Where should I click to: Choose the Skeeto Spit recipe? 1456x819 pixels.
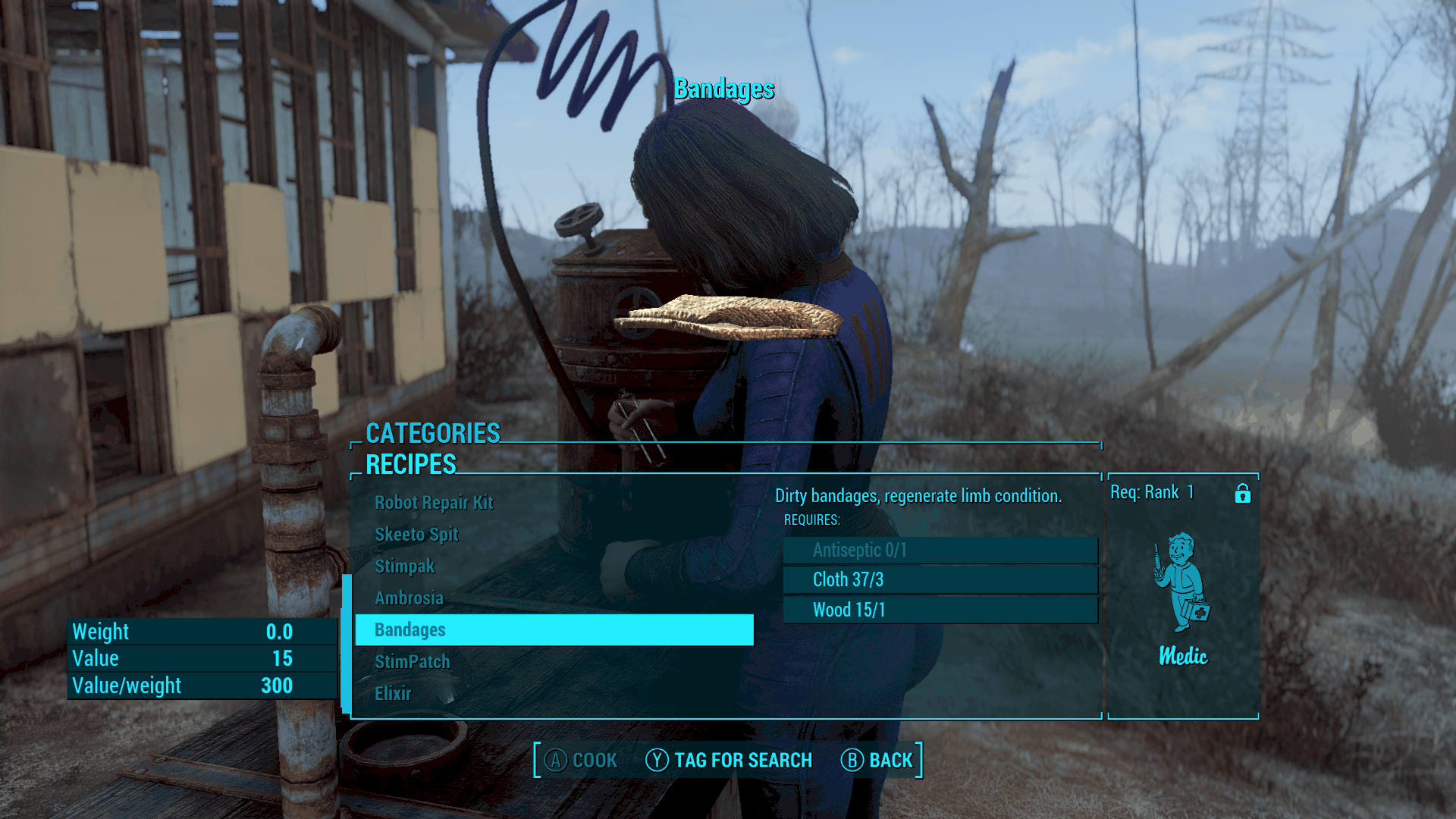416,535
